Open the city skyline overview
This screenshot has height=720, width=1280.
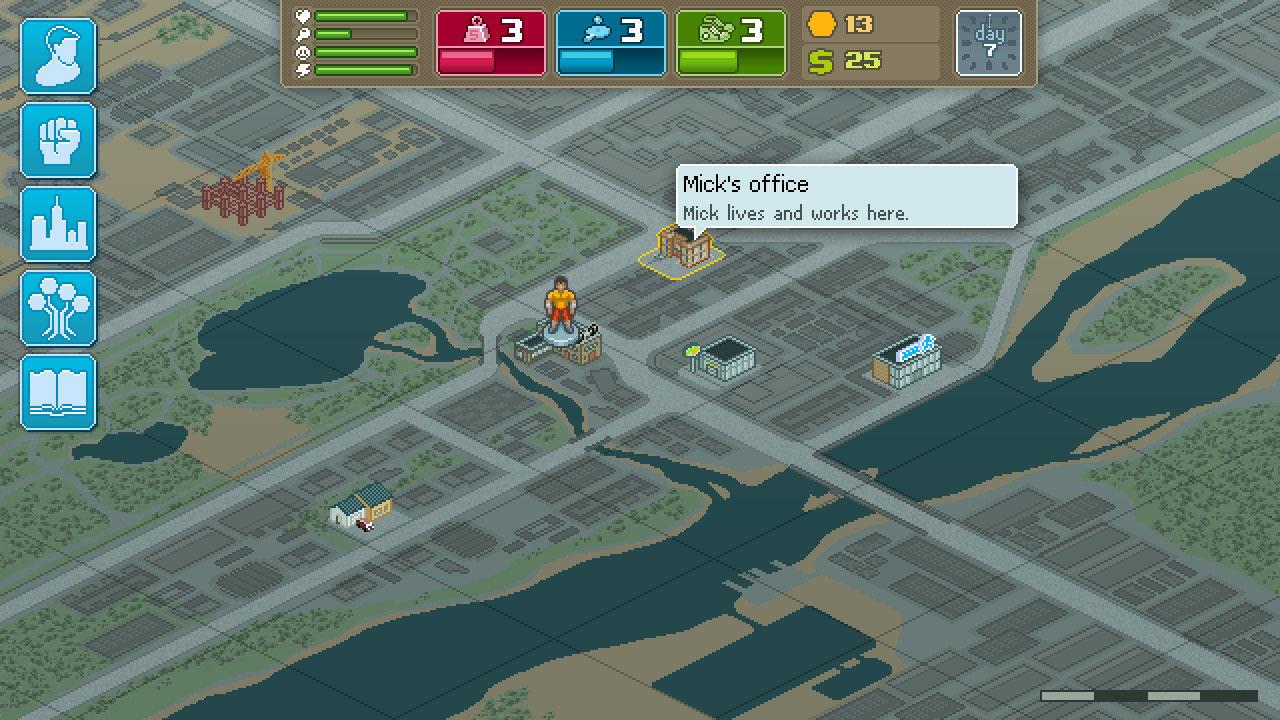57,225
